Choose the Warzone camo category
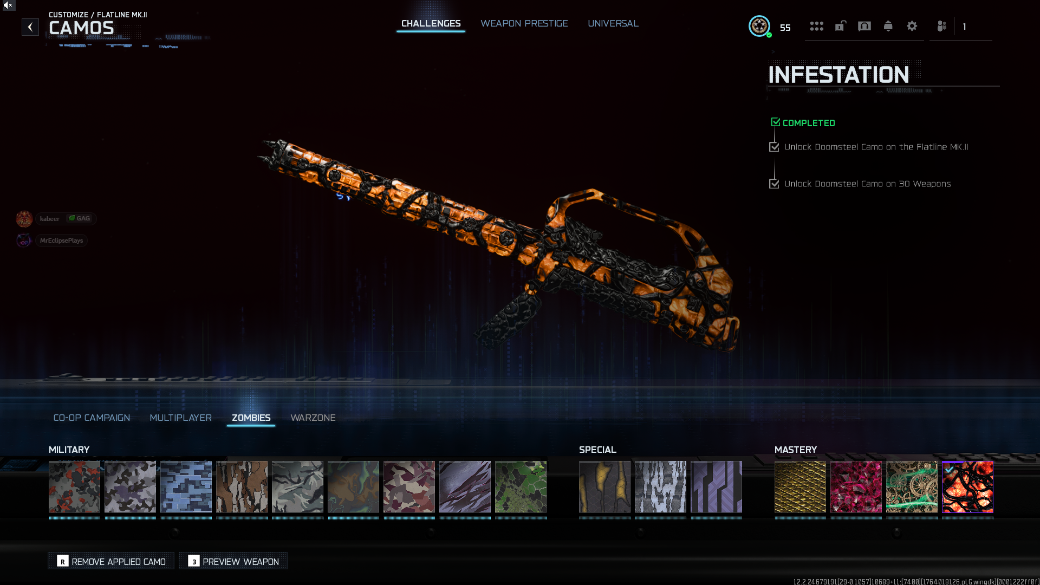The height and width of the screenshot is (585, 1040). click(313, 417)
